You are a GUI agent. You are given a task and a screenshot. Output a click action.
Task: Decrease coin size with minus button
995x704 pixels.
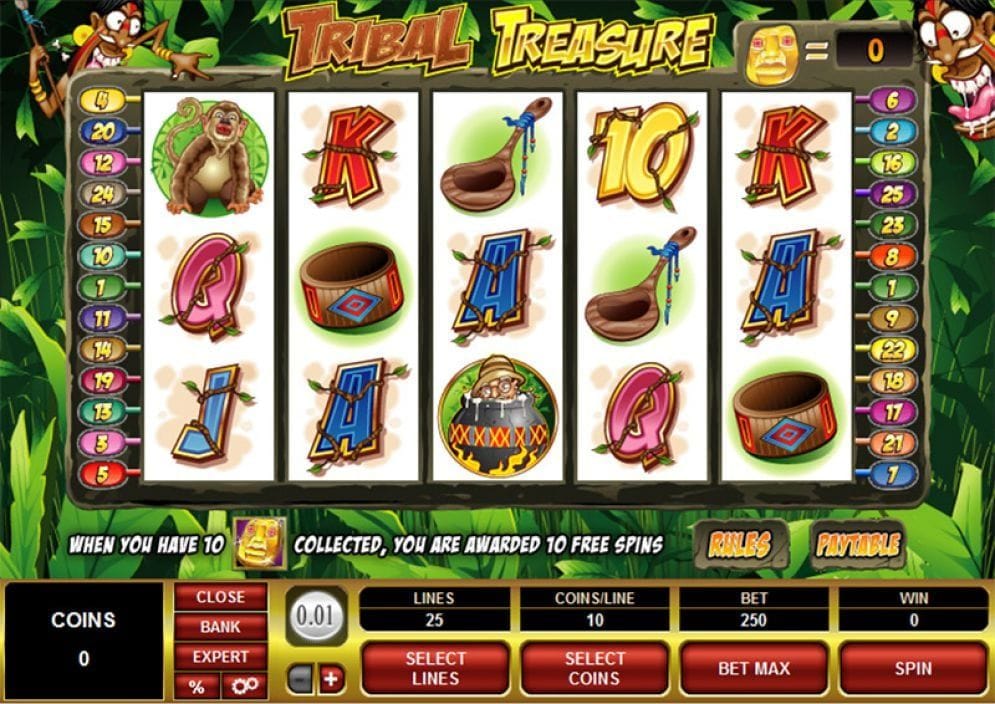(x=300, y=680)
